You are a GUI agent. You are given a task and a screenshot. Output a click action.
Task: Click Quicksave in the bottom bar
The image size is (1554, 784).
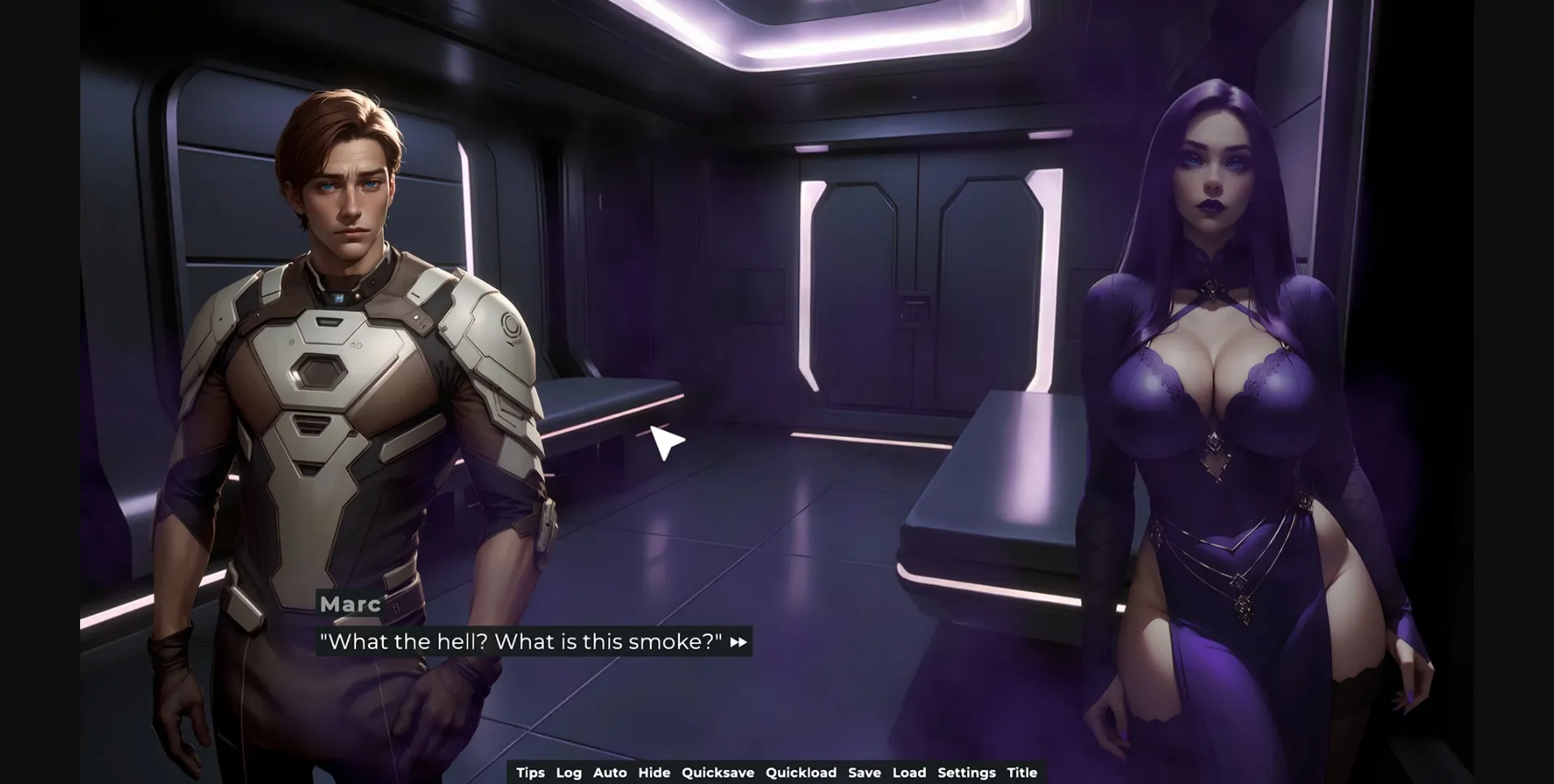coord(719,773)
